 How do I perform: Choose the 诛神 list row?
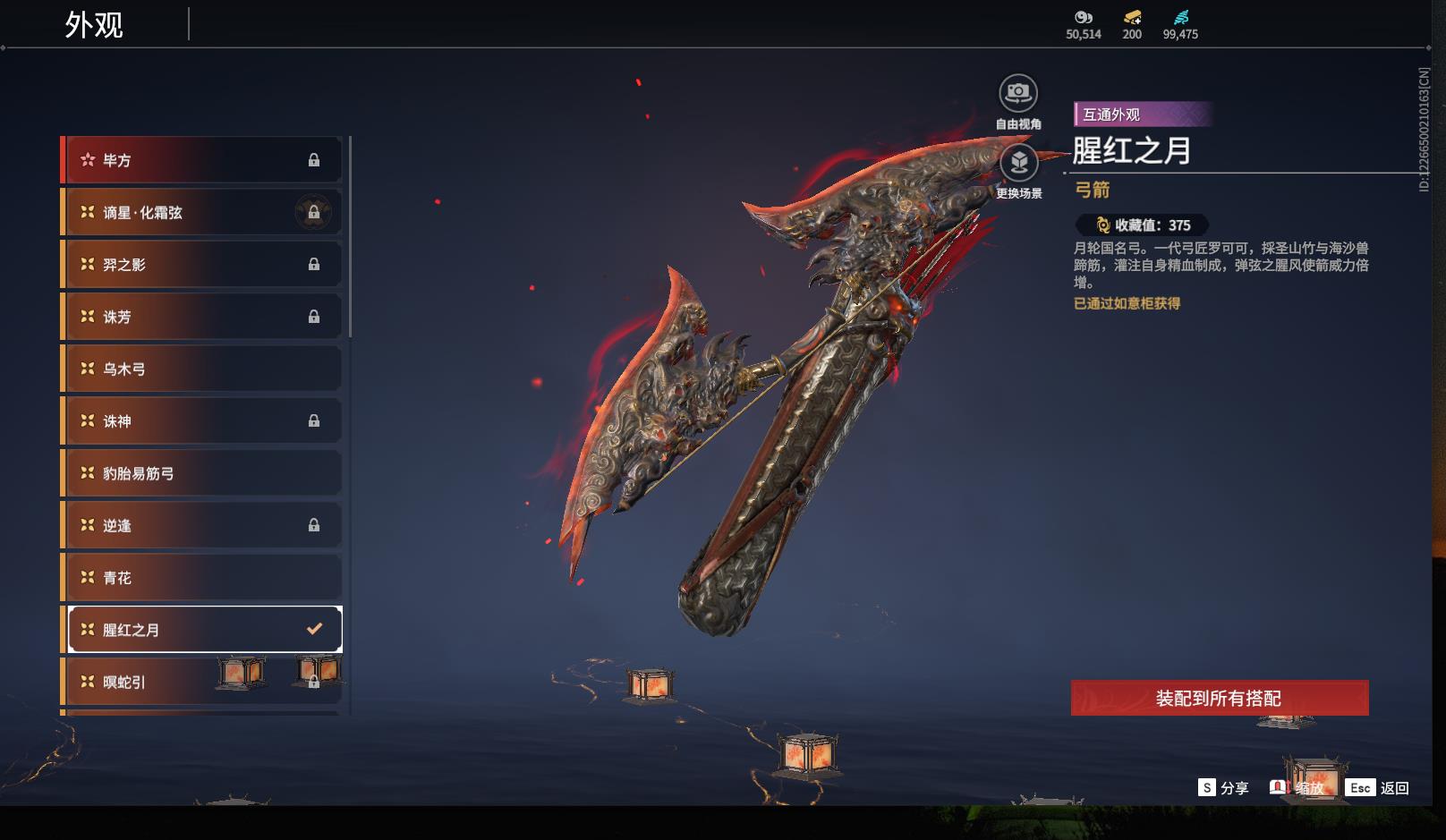tap(202, 421)
